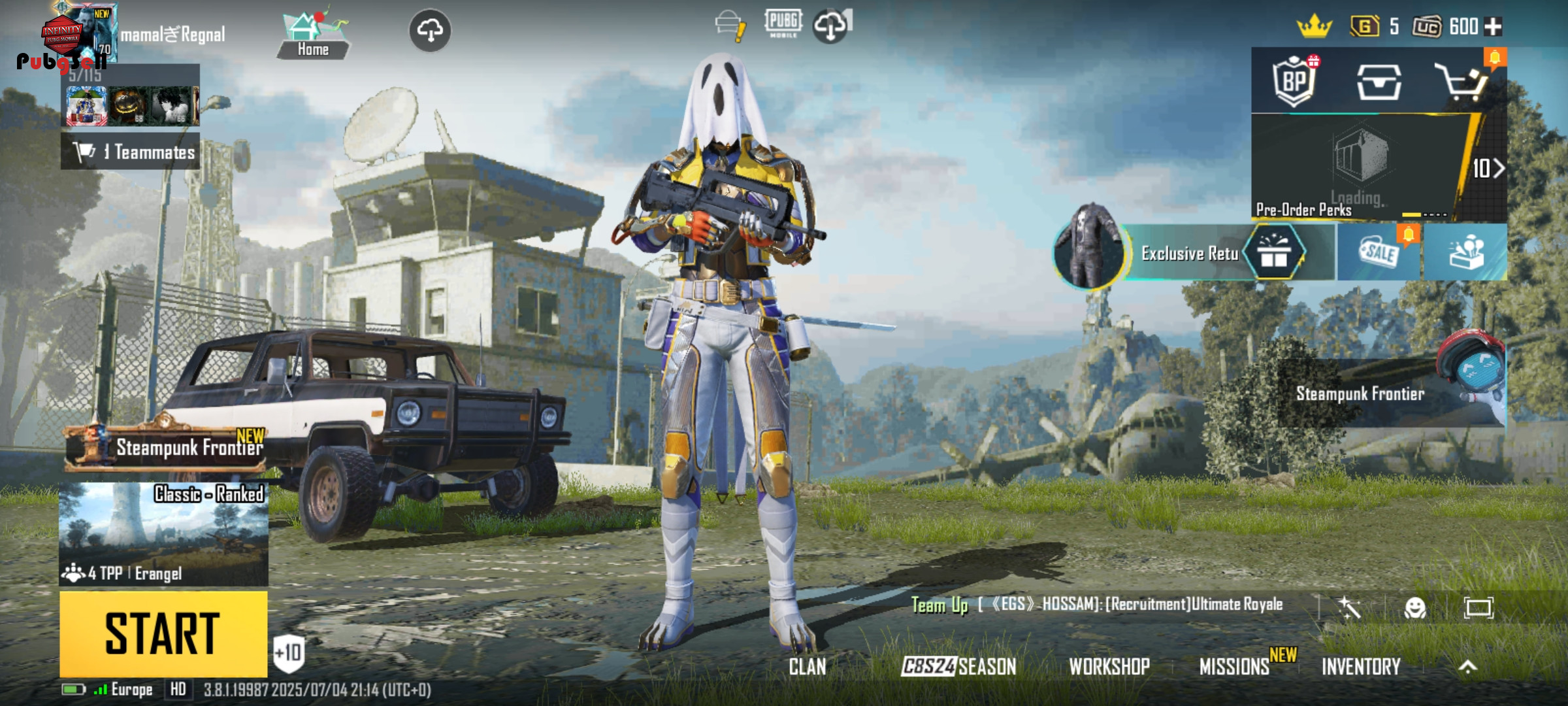The height and width of the screenshot is (706, 1568).
Task: Open the Workshop menu
Action: click(1109, 666)
